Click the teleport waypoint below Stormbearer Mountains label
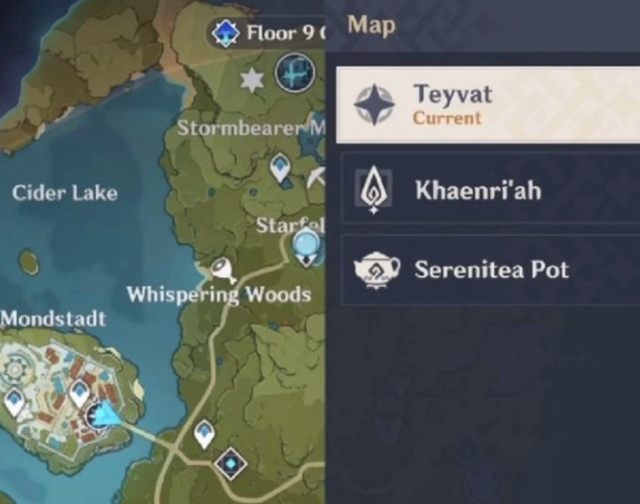The height and width of the screenshot is (504, 640). click(x=281, y=169)
